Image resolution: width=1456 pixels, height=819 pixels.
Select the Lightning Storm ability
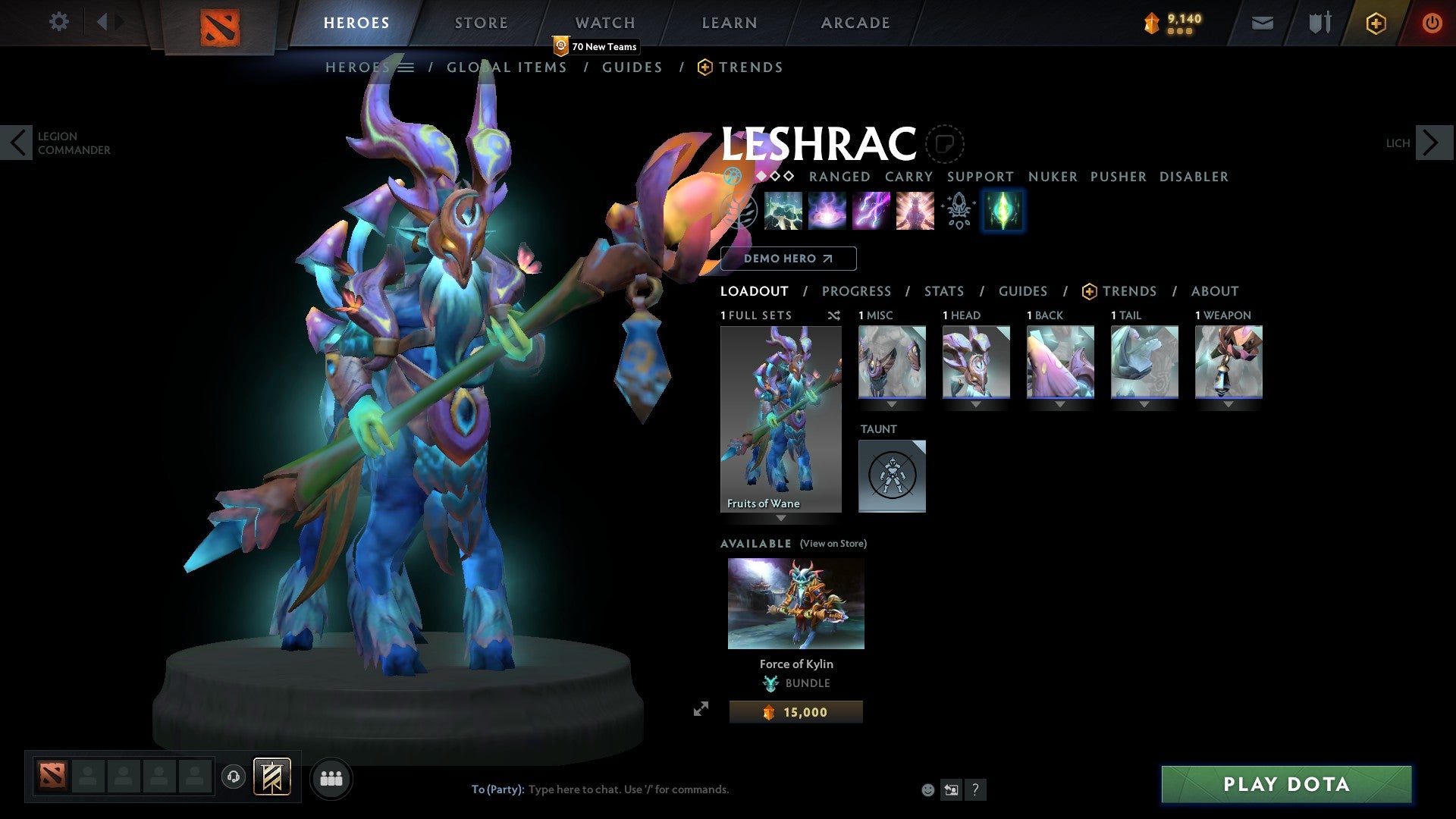point(872,211)
